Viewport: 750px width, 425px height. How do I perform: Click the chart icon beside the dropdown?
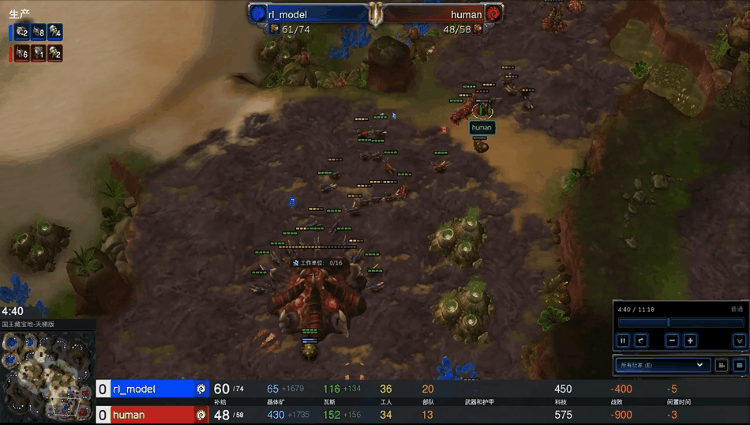click(x=723, y=366)
